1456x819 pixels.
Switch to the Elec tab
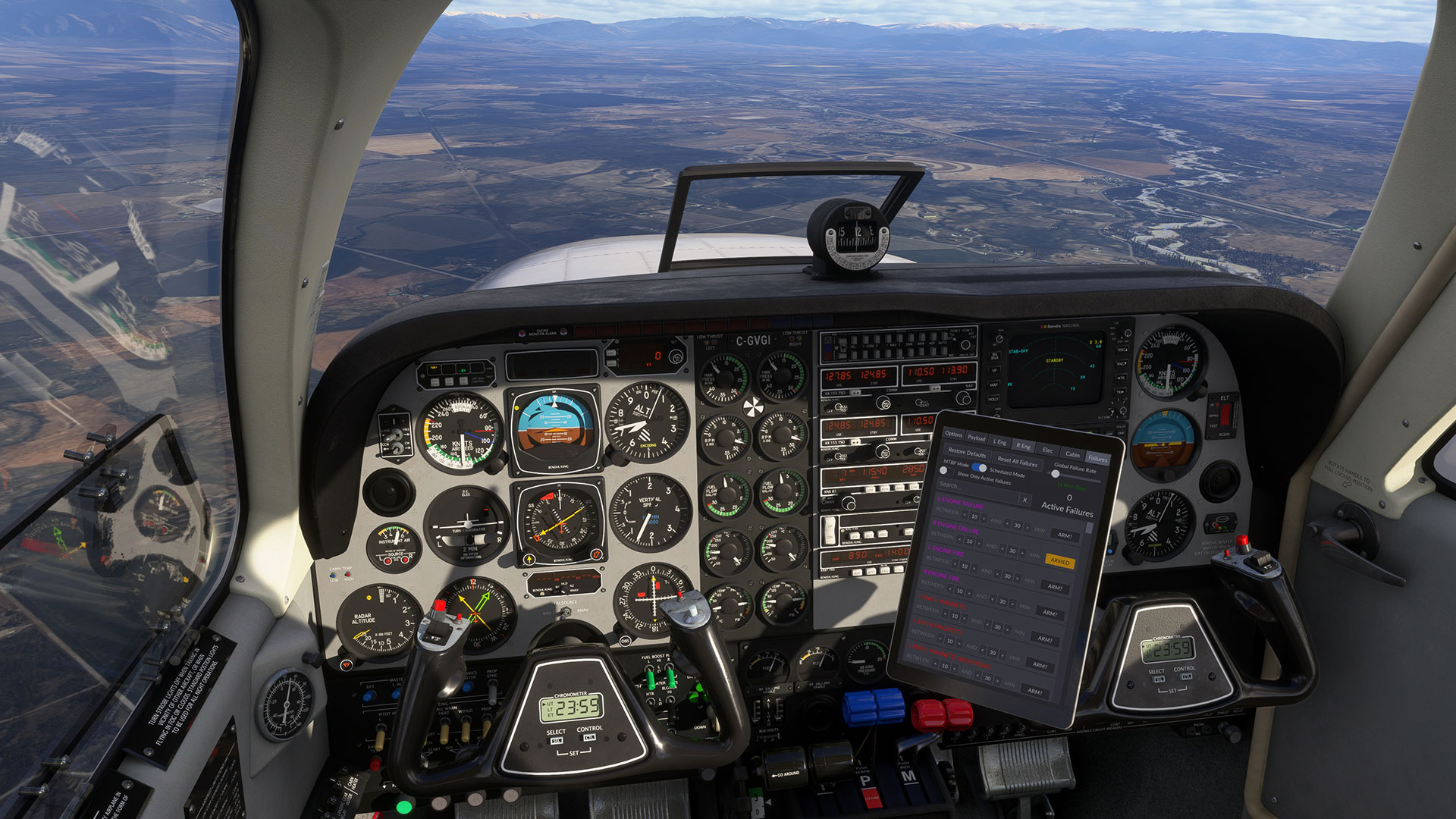pos(1047,450)
